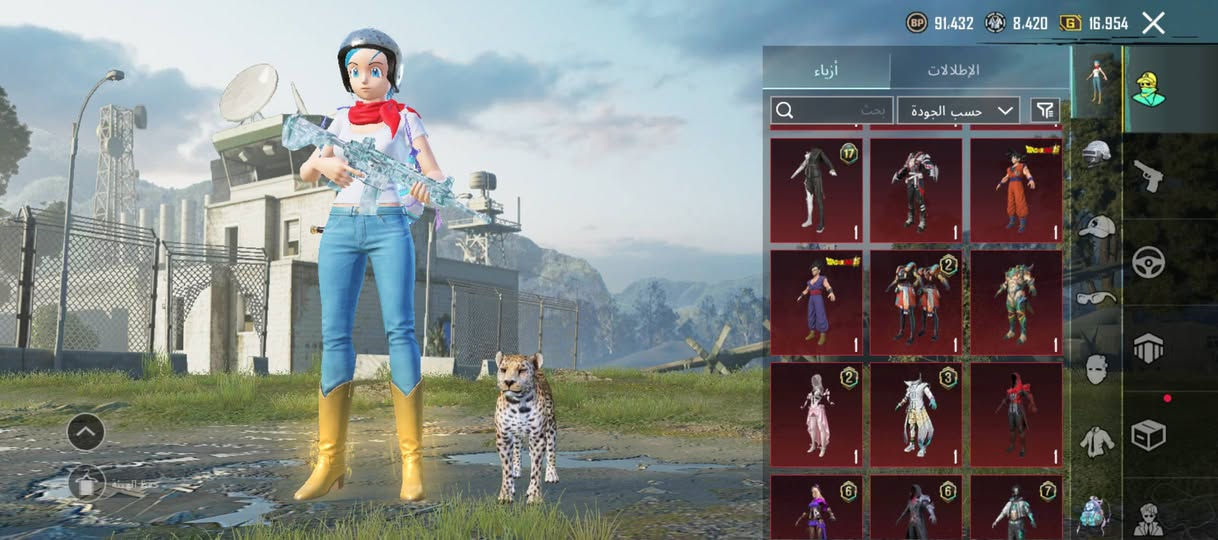Show the glasses category

tap(1096, 297)
